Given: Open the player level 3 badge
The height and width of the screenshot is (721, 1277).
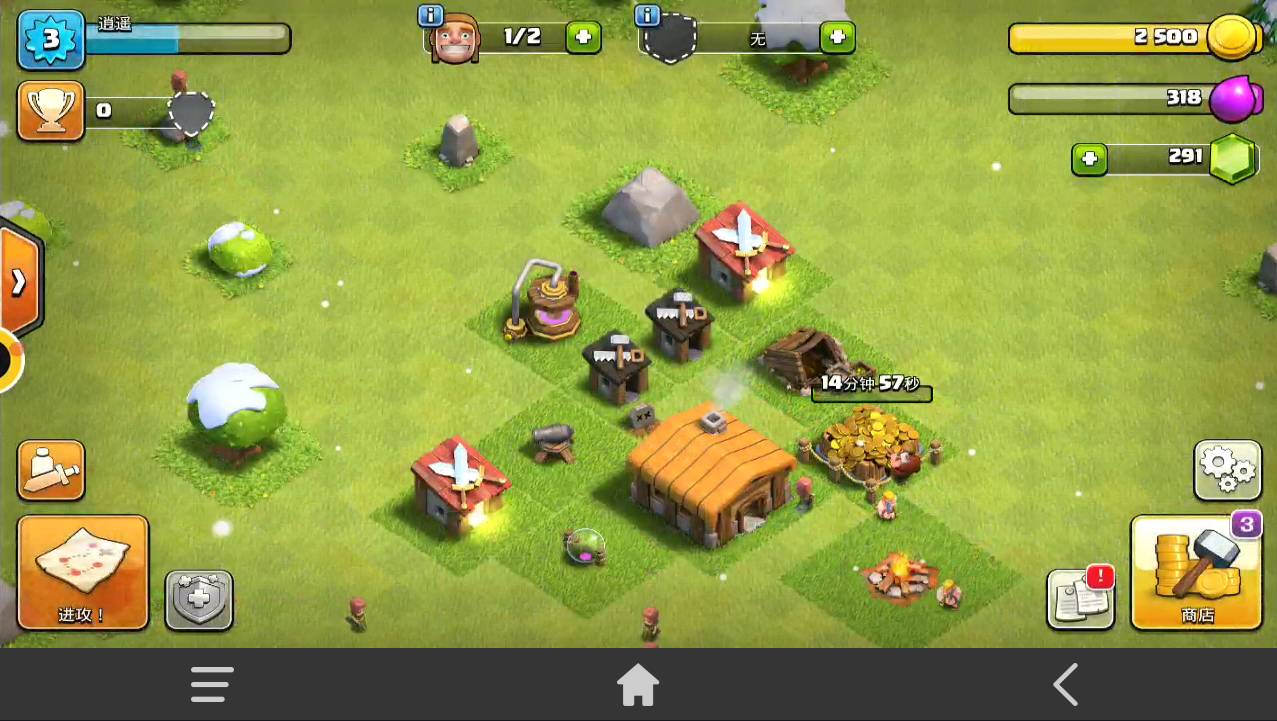Looking at the screenshot, I should (50, 39).
